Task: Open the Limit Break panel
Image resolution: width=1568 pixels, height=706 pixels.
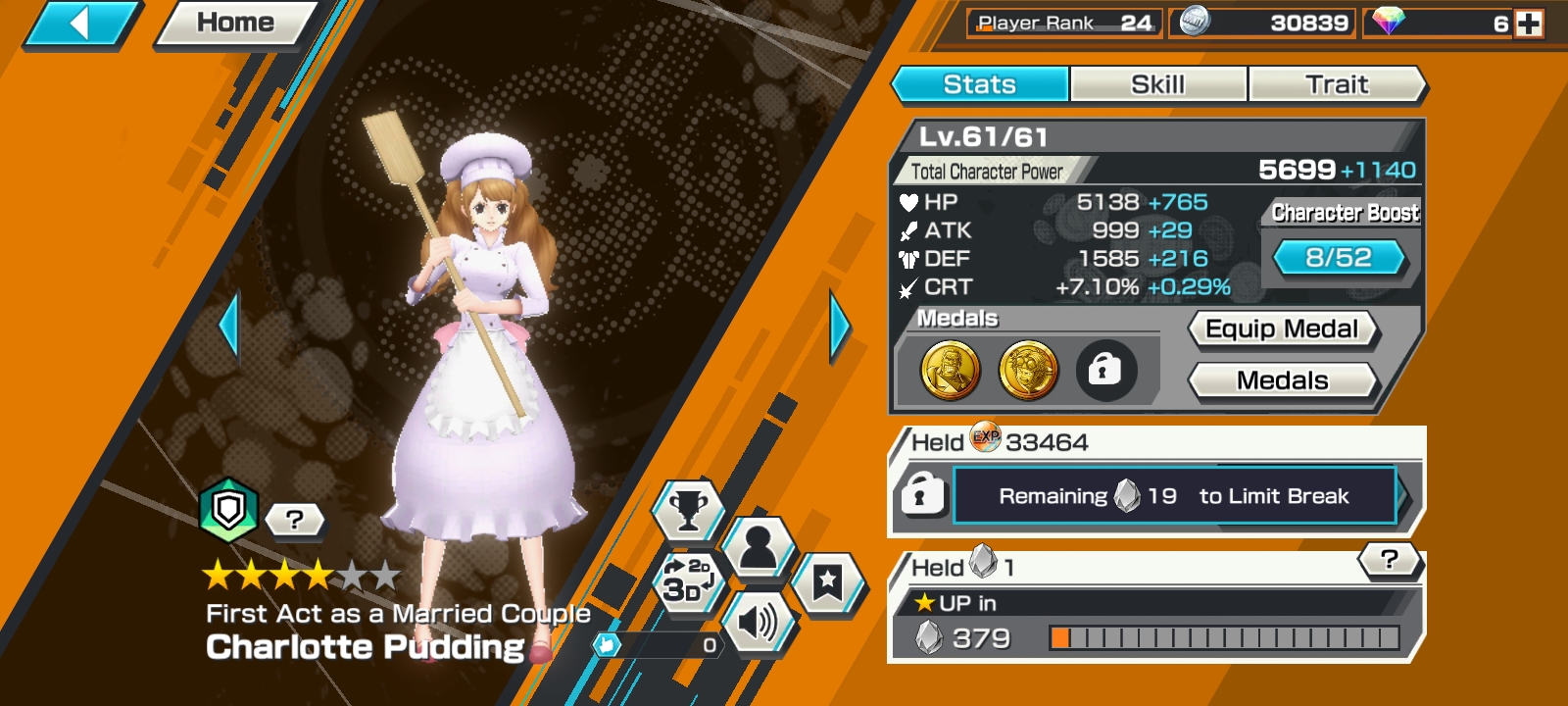Action: click(x=1174, y=496)
